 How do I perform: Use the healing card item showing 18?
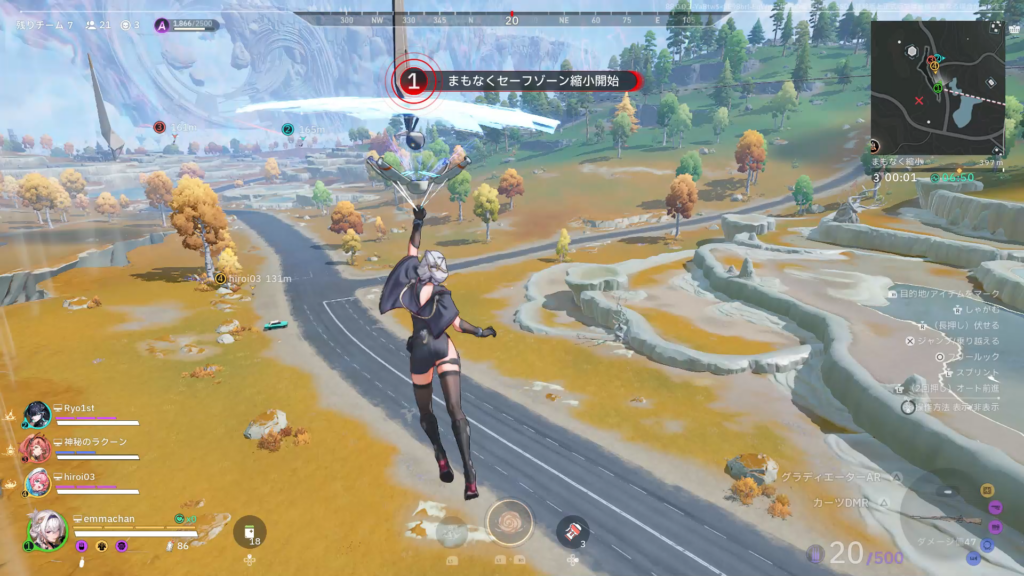250,532
